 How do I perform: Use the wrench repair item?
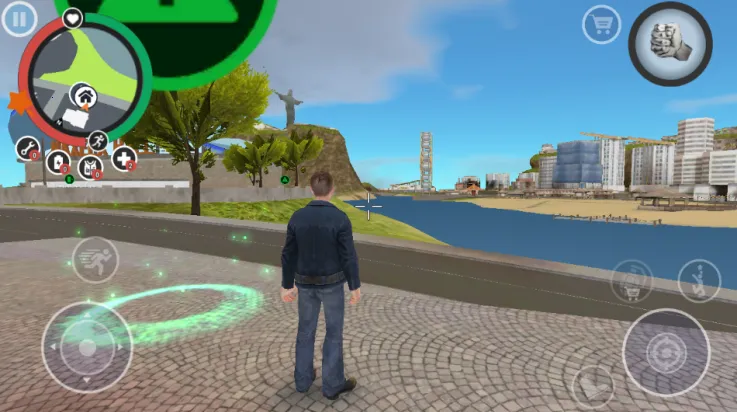(x=27, y=149)
